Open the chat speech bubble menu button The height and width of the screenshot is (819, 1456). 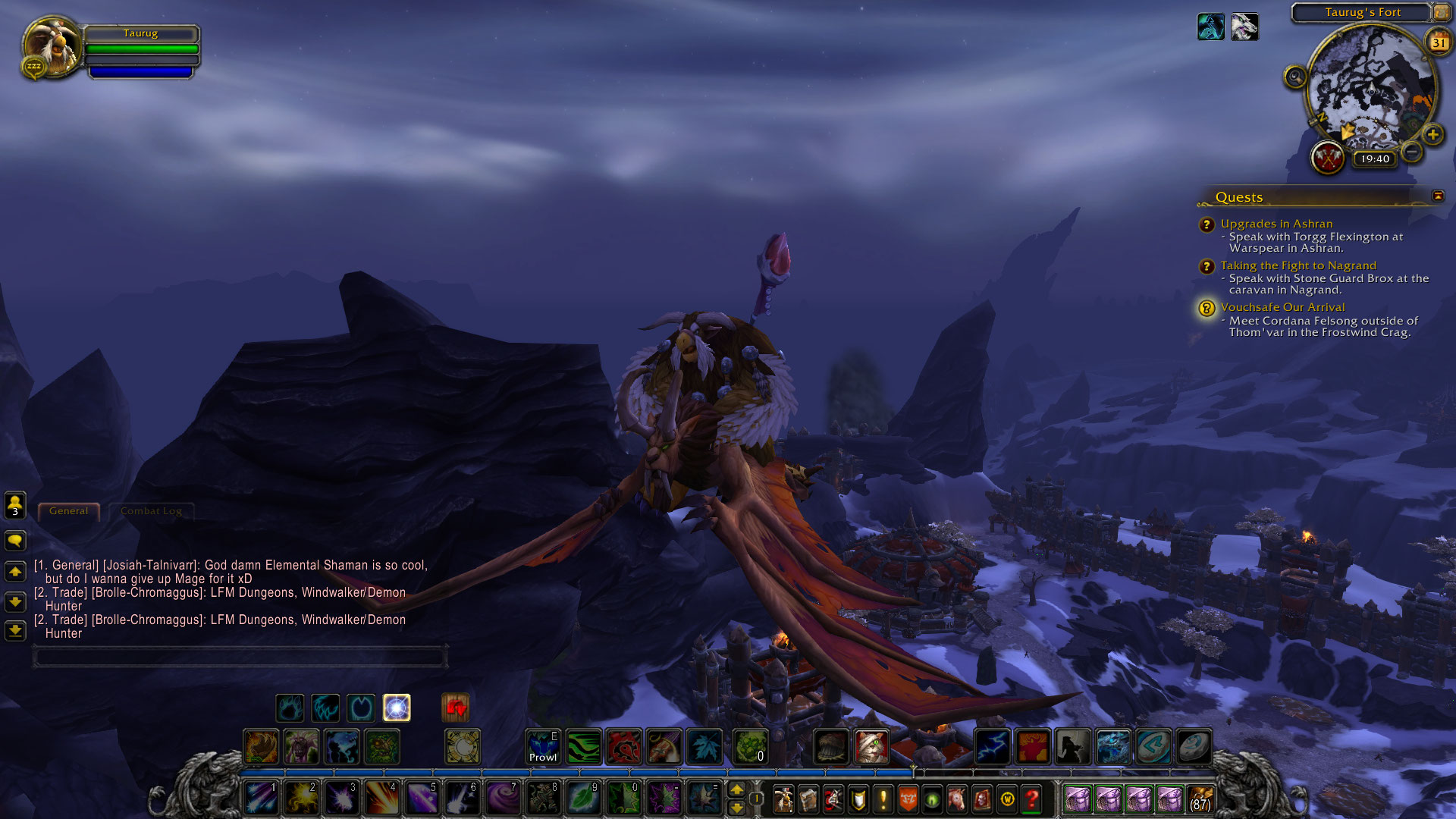(x=15, y=541)
